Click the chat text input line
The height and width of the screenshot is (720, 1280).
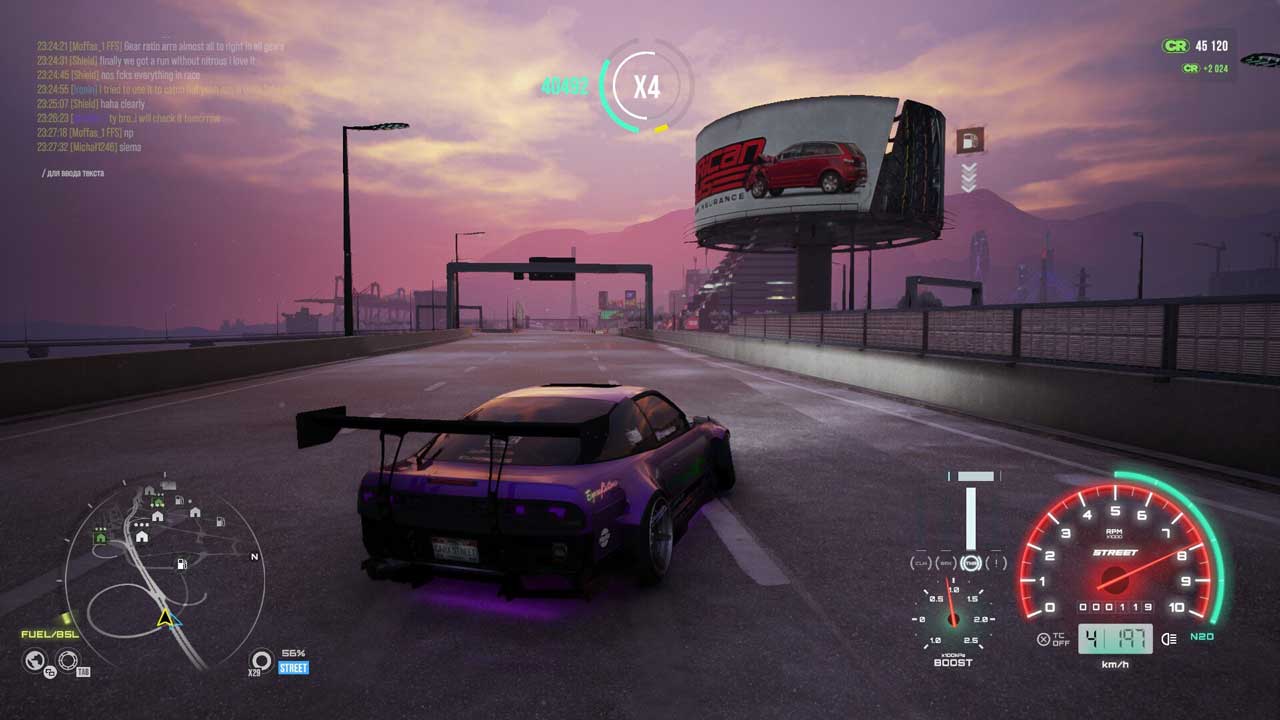click(x=74, y=173)
